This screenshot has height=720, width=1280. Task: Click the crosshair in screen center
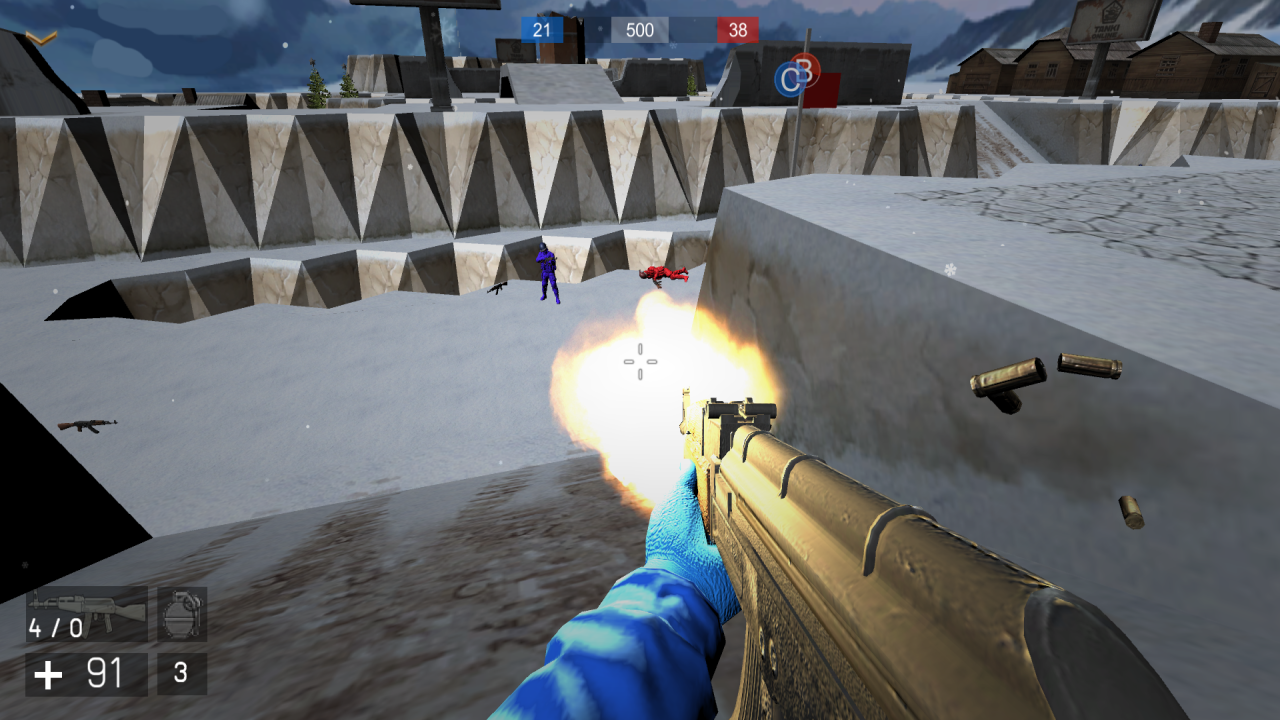(640, 362)
